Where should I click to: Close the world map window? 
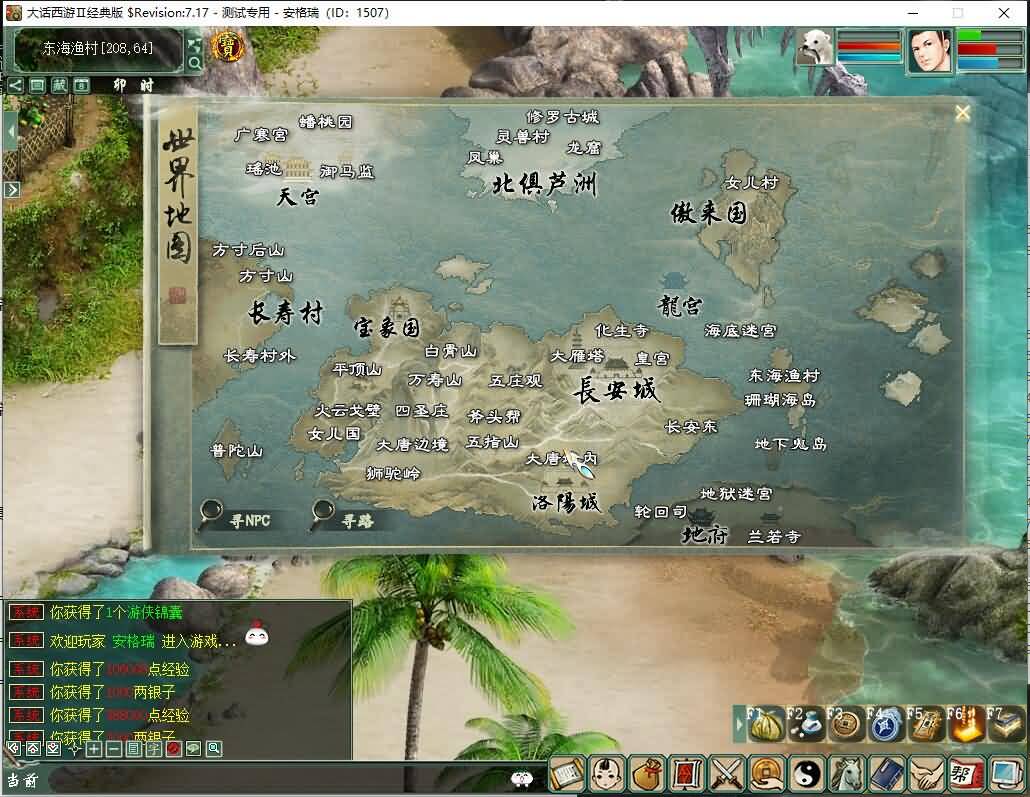coord(962,113)
